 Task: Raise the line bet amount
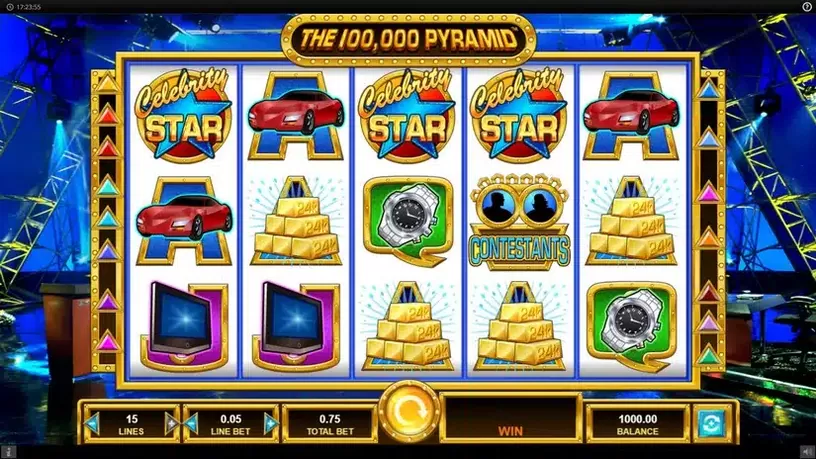271,424
